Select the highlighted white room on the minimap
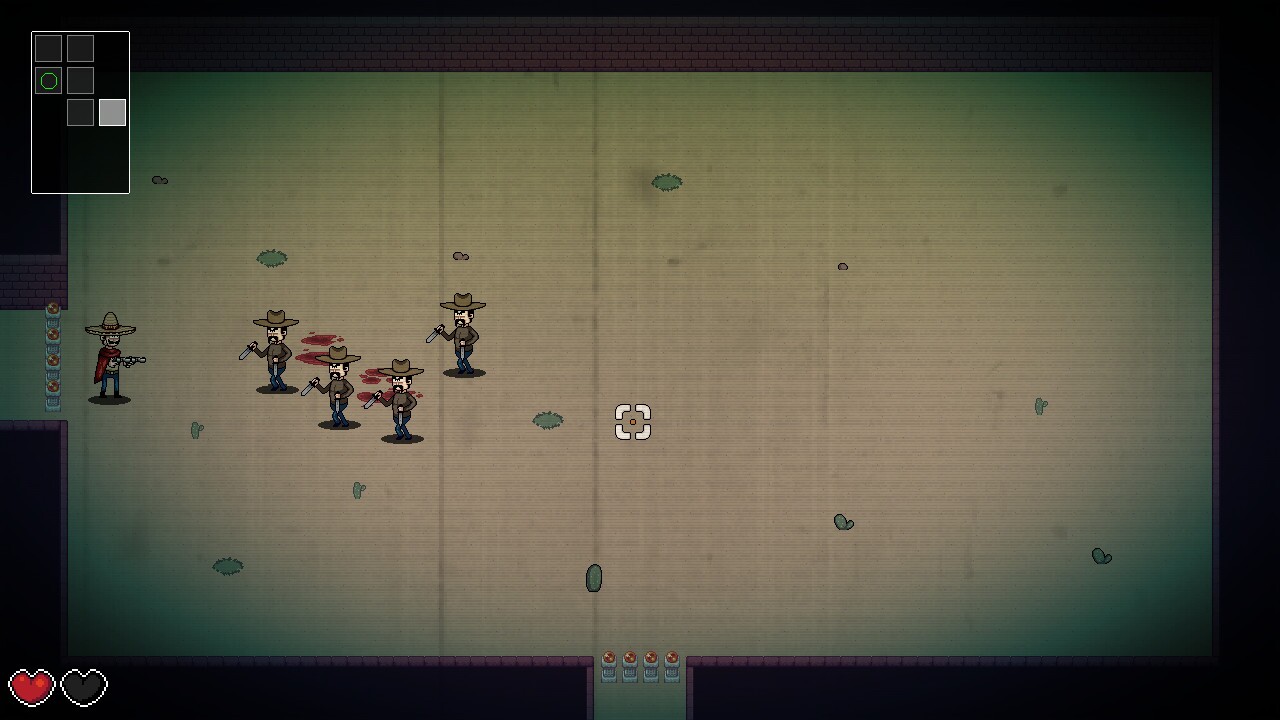The height and width of the screenshot is (720, 1280). 110,112
